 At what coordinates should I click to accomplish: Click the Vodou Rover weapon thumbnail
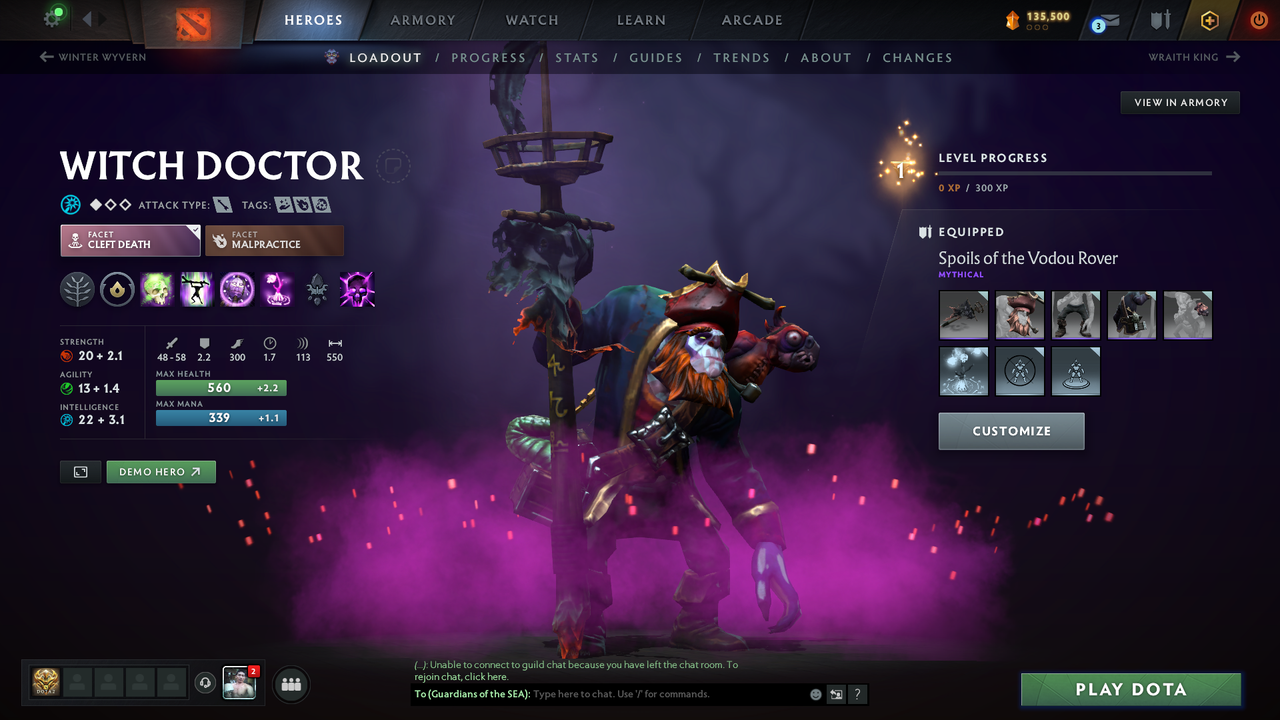pyautogui.click(x=963, y=314)
